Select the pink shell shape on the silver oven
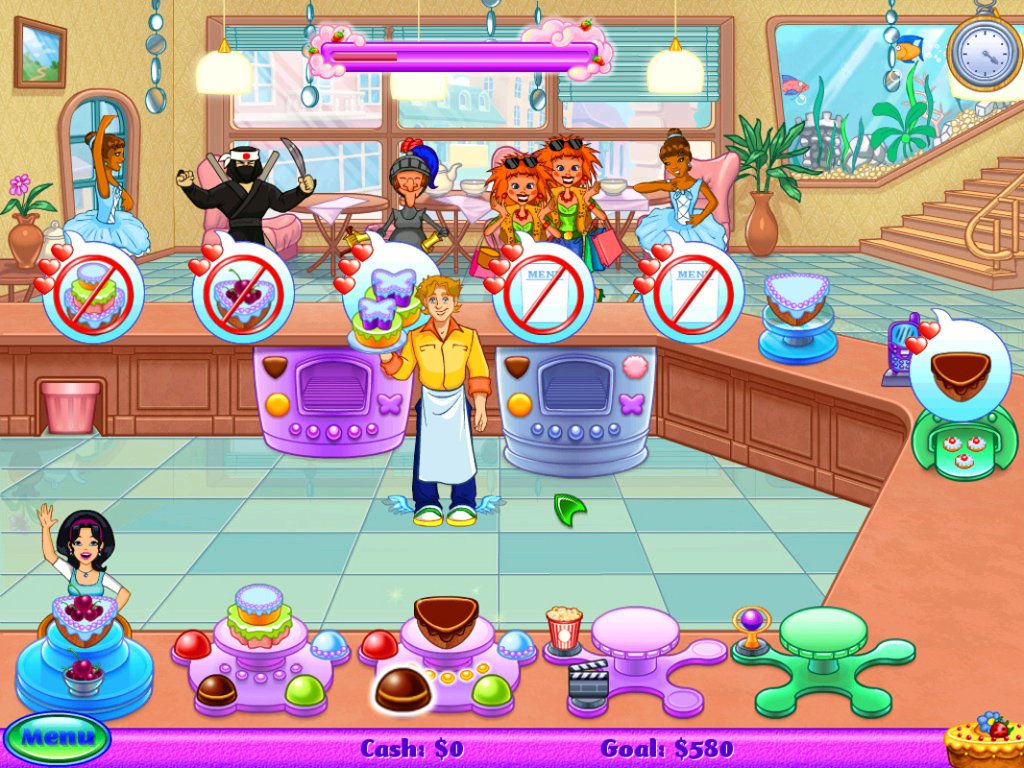Screen dimensions: 1024x768 tap(631, 367)
